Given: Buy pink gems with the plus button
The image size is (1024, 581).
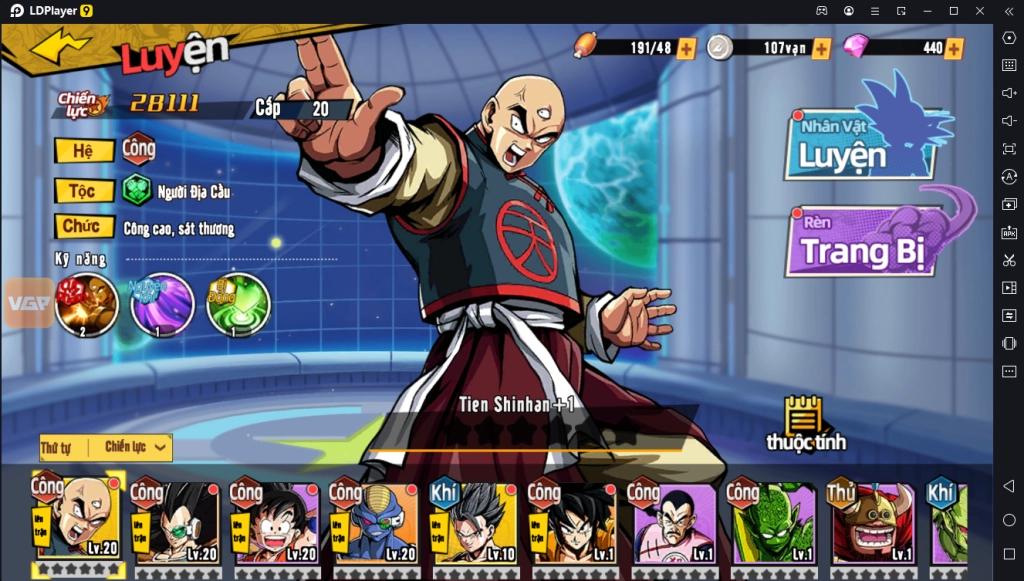Looking at the screenshot, I should [954, 48].
